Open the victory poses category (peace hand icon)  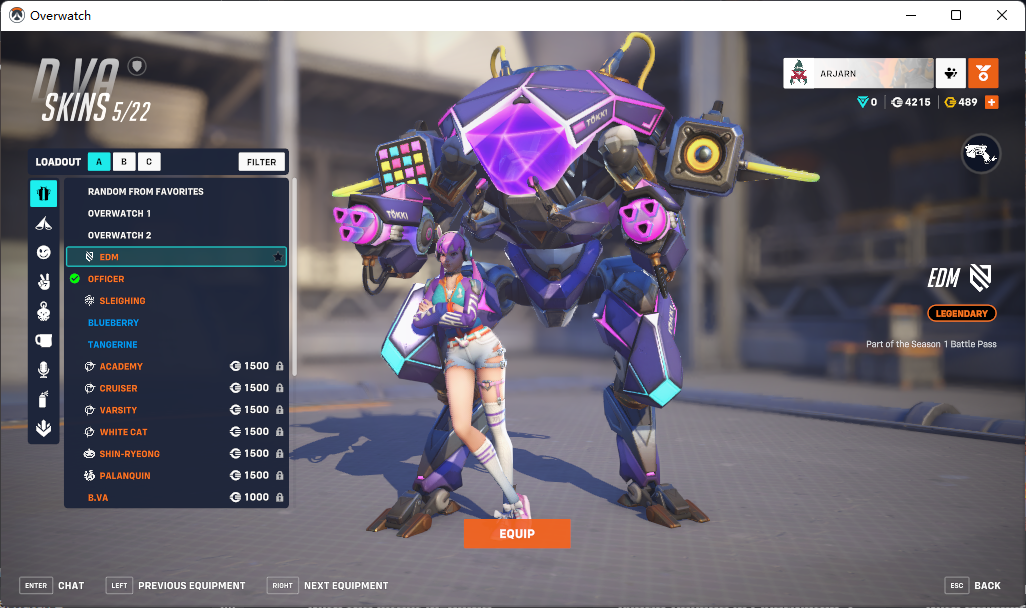[x=43, y=281]
